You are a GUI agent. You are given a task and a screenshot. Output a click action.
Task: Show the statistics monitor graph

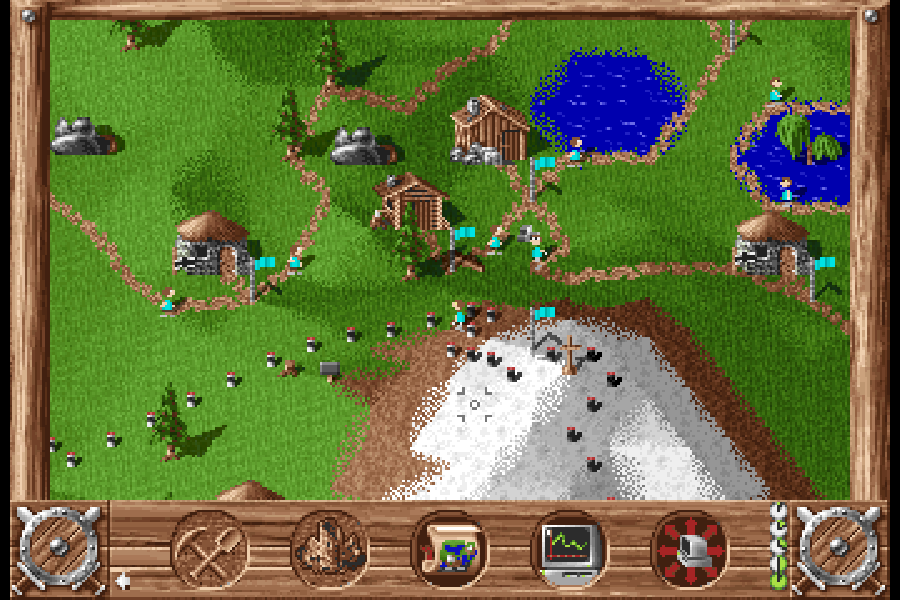tap(569, 548)
